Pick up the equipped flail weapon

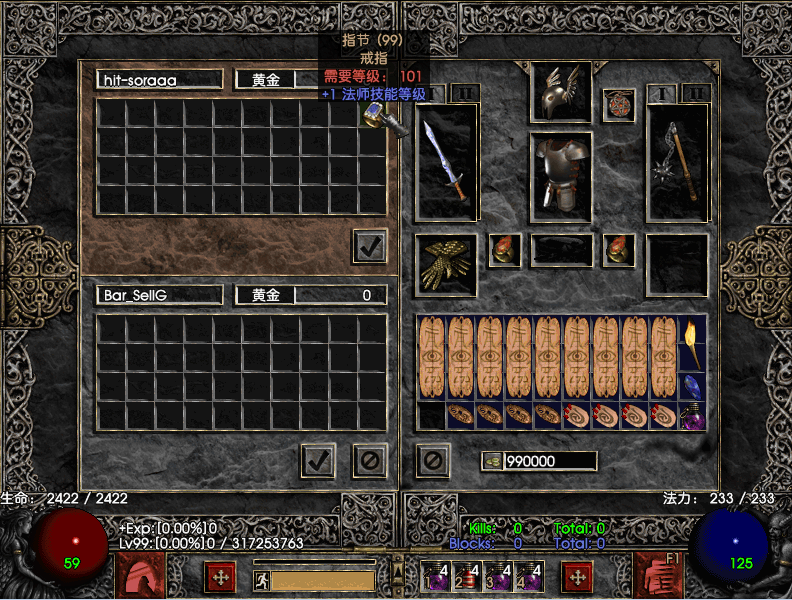[677, 162]
